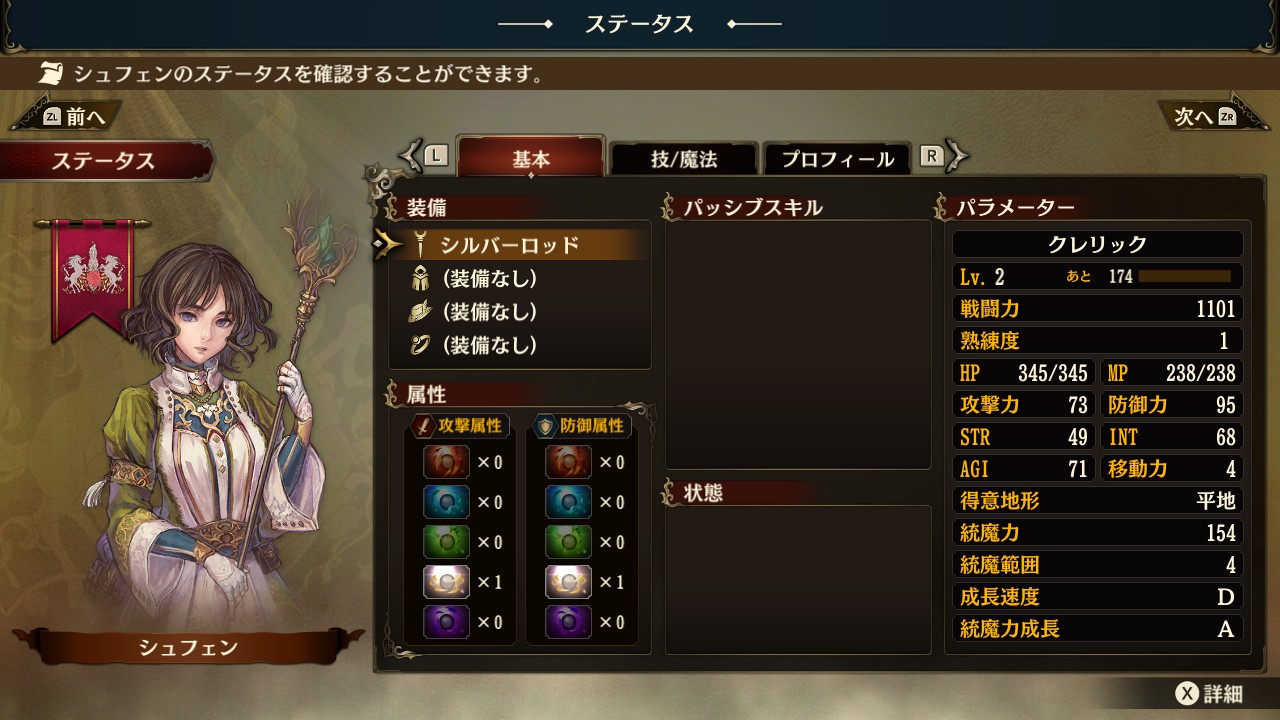Show the プロフィール tab

click(837, 159)
